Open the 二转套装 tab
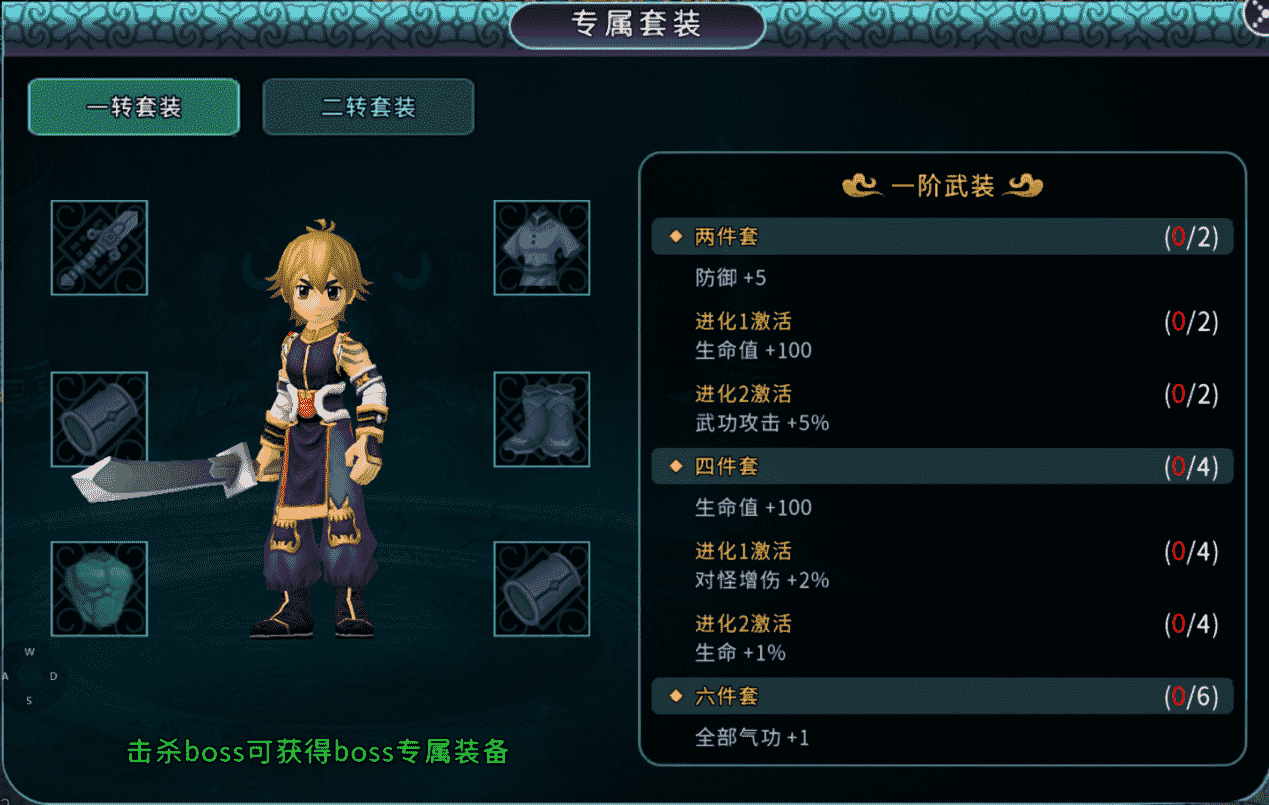 pyautogui.click(x=368, y=107)
